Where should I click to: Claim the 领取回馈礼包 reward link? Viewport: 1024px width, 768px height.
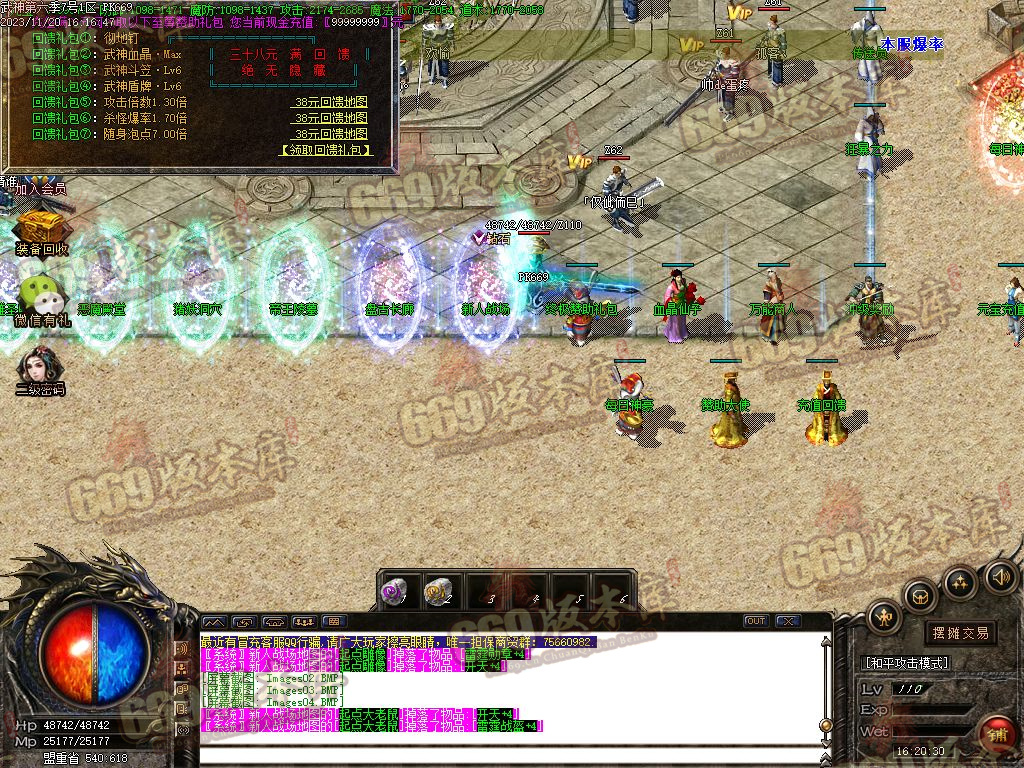(326, 150)
